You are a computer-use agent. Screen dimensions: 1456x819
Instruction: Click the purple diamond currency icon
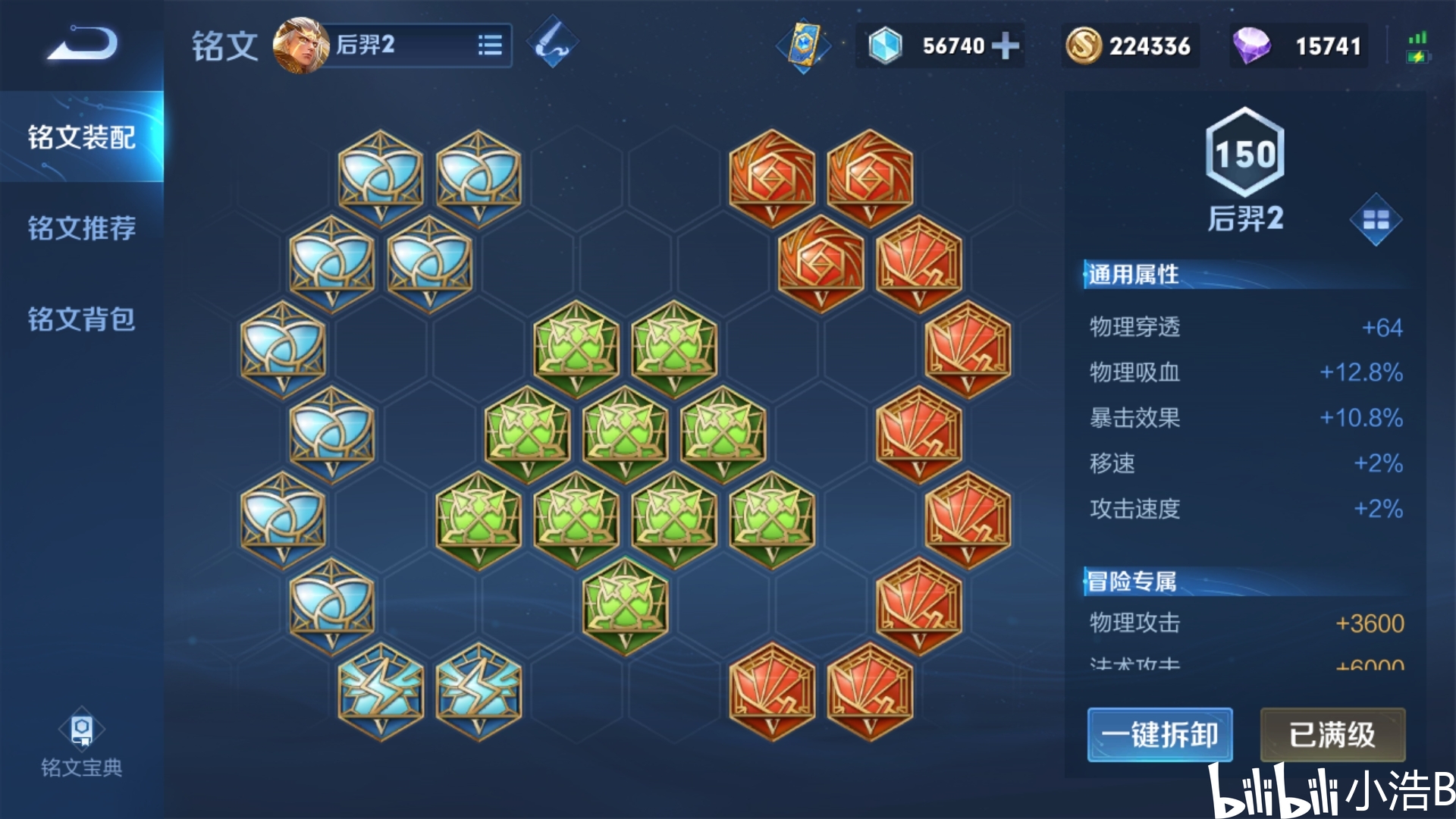coord(1251,45)
